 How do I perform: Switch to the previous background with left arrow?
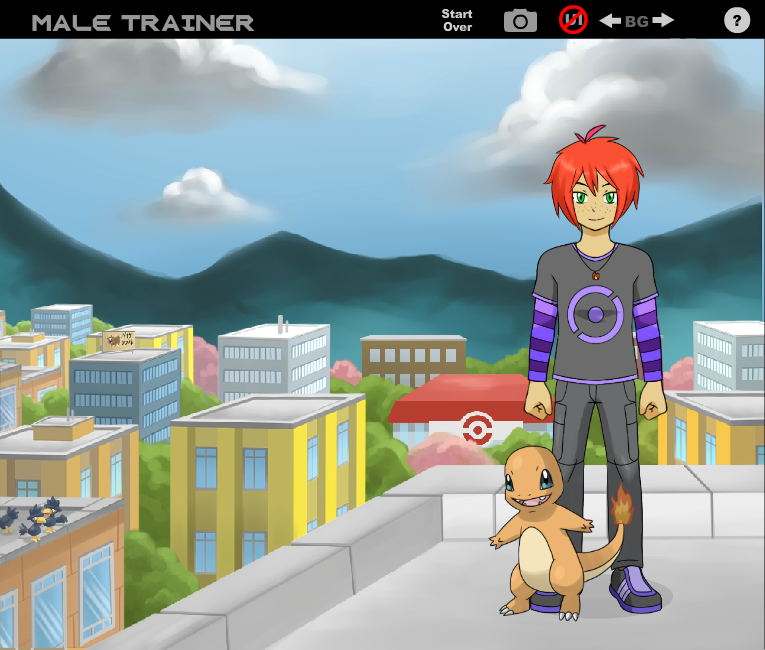click(x=610, y=20)
